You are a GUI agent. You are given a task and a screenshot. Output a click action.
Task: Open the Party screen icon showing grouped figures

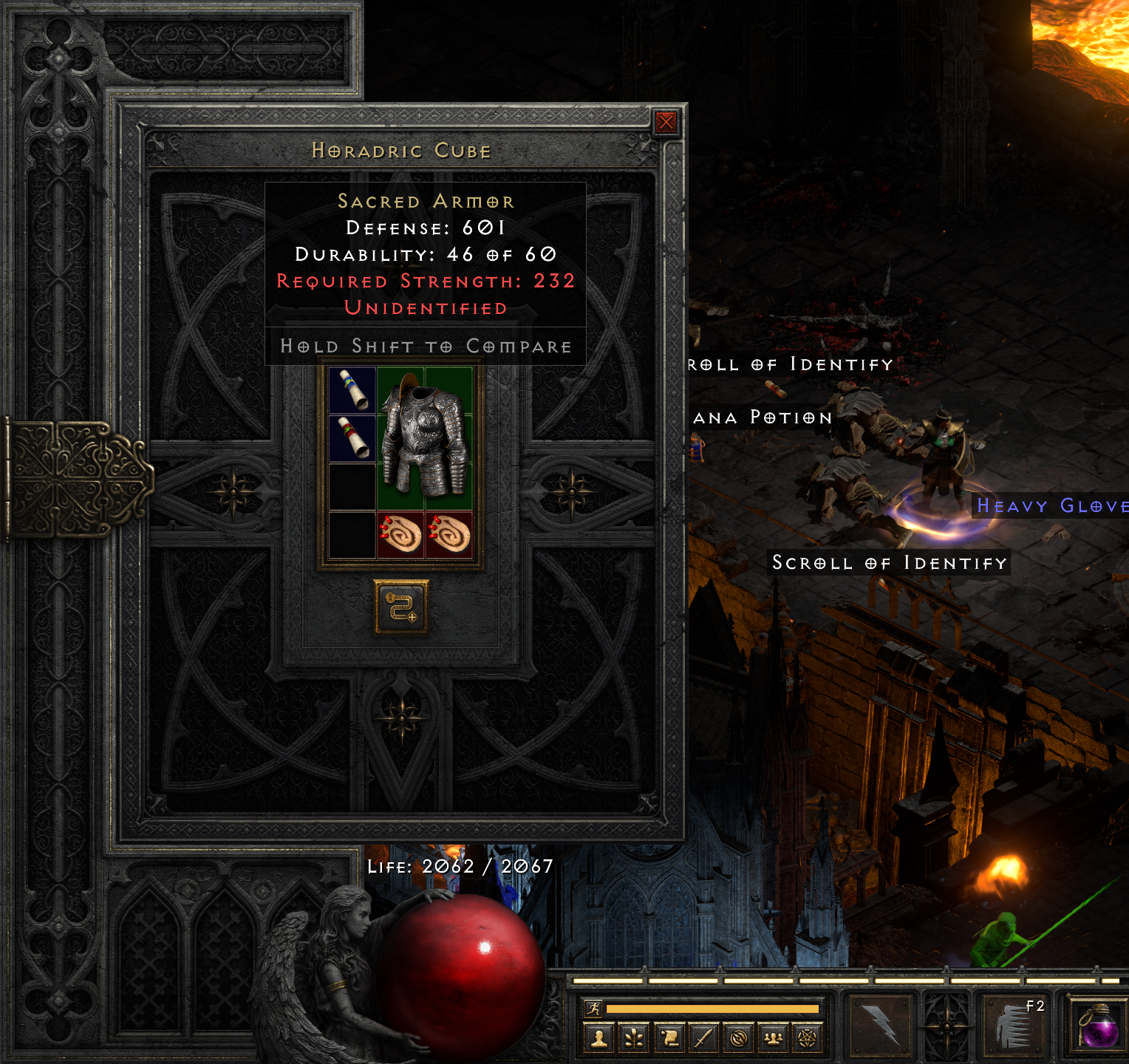click(771, 1037)
